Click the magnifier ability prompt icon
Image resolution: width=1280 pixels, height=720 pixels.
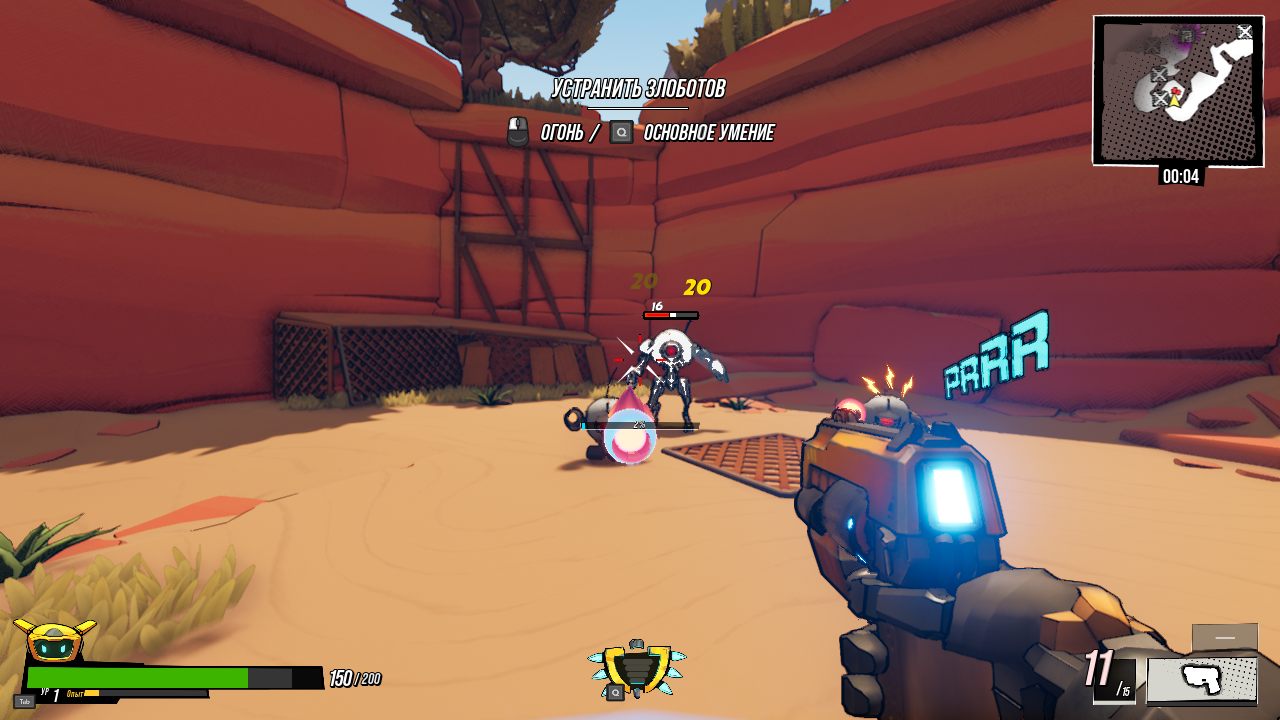[622, 131]
